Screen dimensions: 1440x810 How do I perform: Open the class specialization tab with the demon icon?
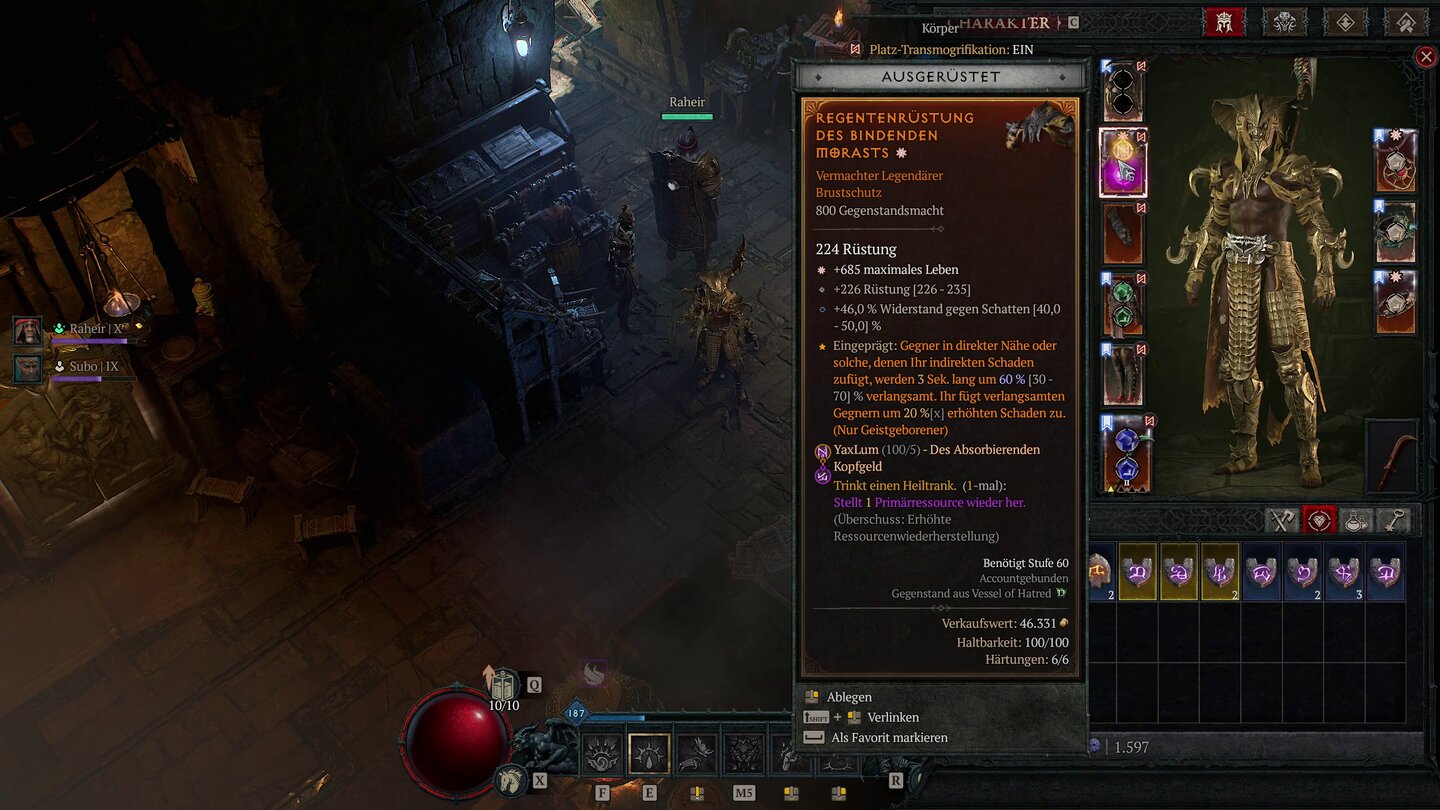pos(1285,22)
